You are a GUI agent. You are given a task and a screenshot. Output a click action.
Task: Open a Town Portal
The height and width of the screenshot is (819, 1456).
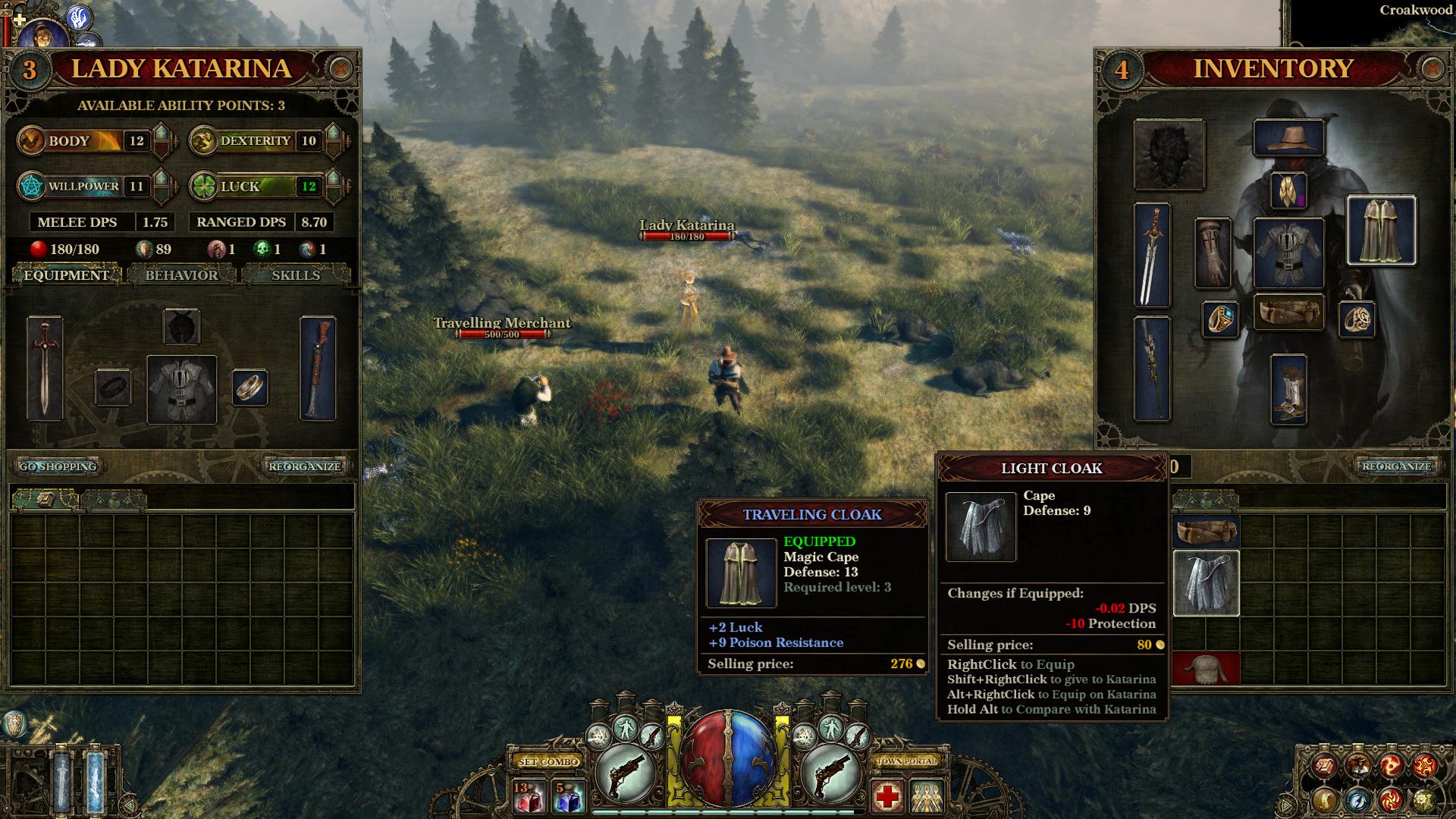click(x=907, y=761)
